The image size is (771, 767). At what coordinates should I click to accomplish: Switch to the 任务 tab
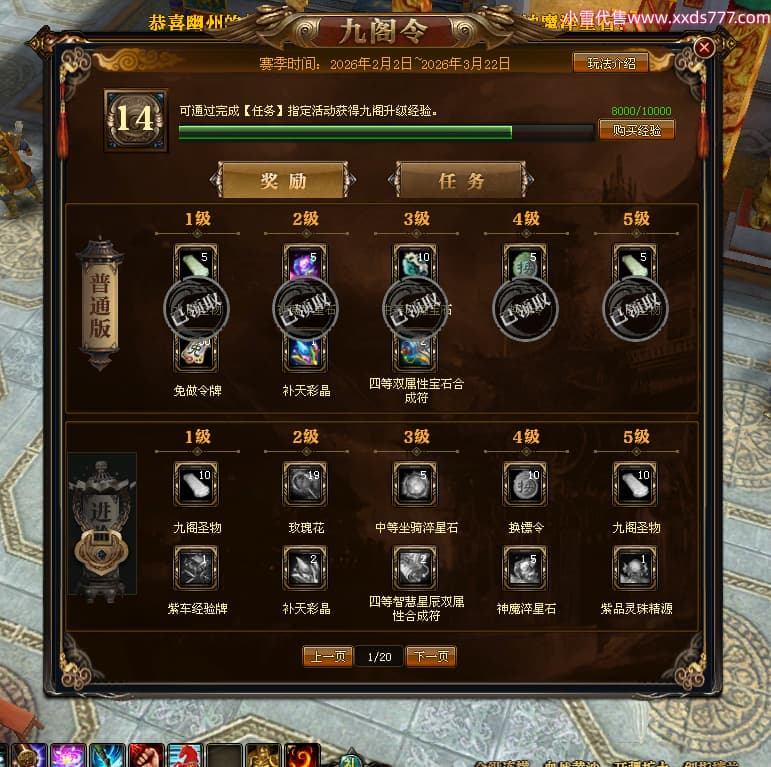point(461,181)
